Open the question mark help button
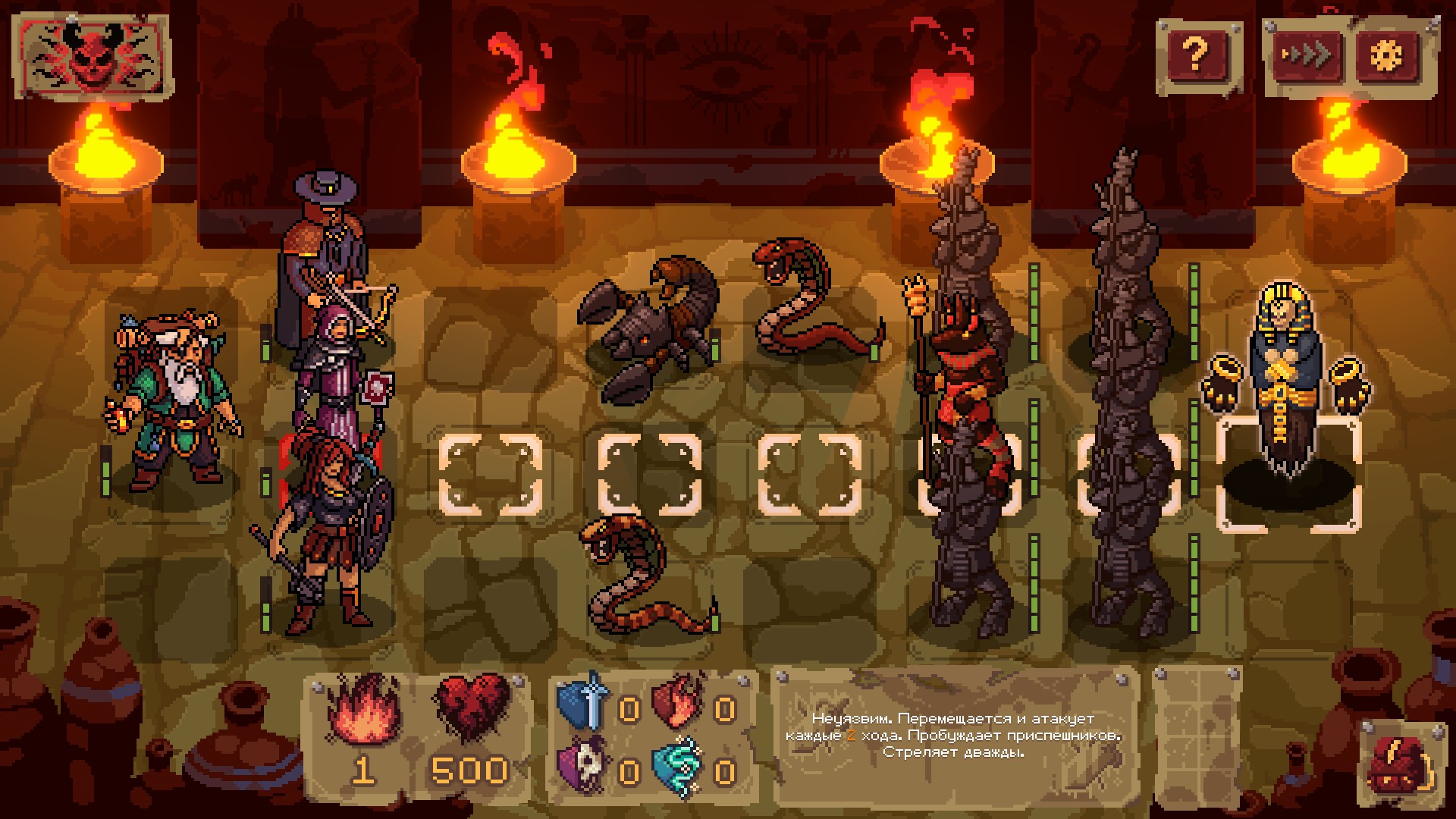1456x819 pixels. click(x=1196, y=54)
